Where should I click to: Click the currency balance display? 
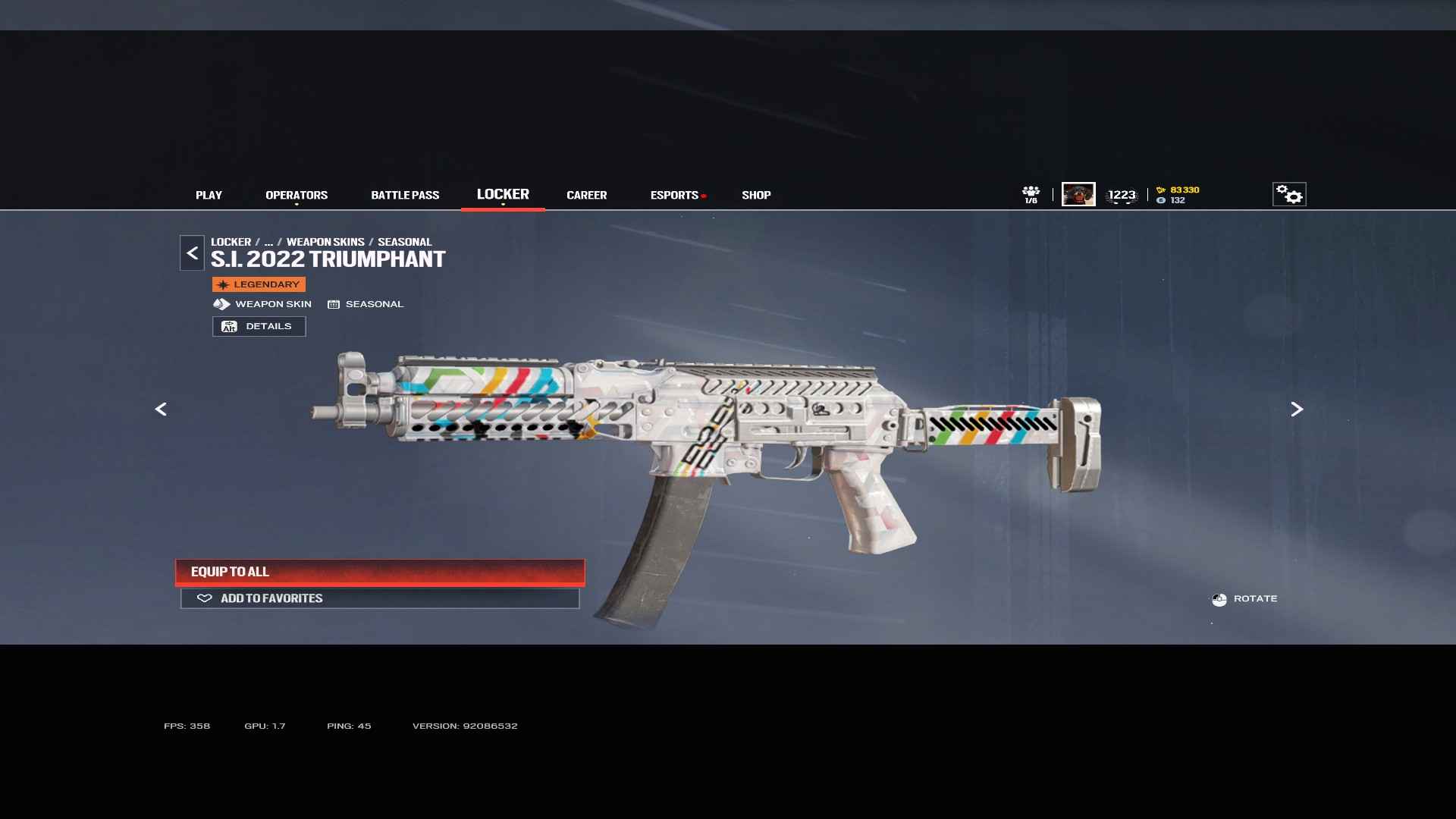coord(1178,195)
